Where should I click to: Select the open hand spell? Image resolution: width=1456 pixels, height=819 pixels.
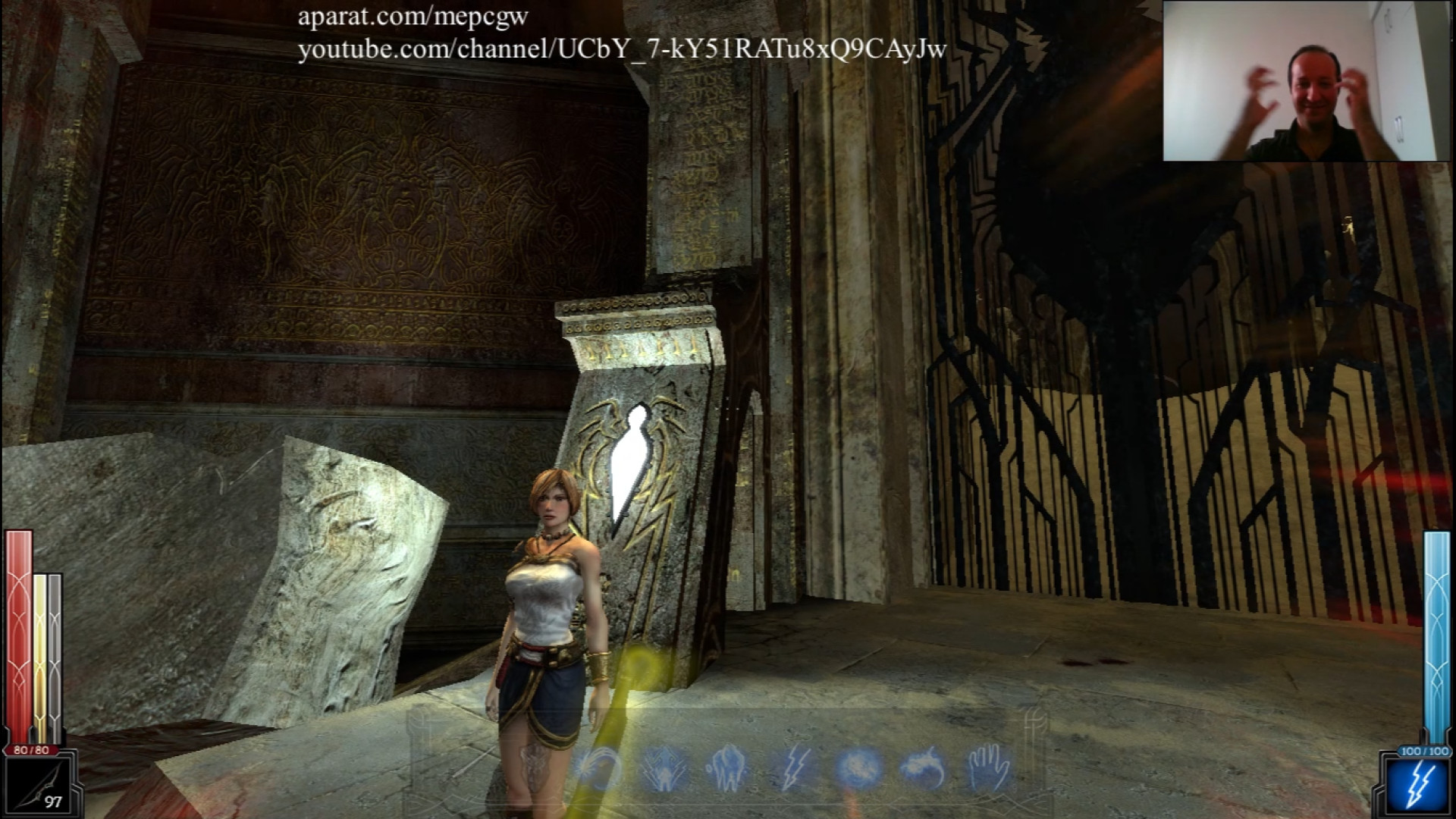click(x=990, y=768)
